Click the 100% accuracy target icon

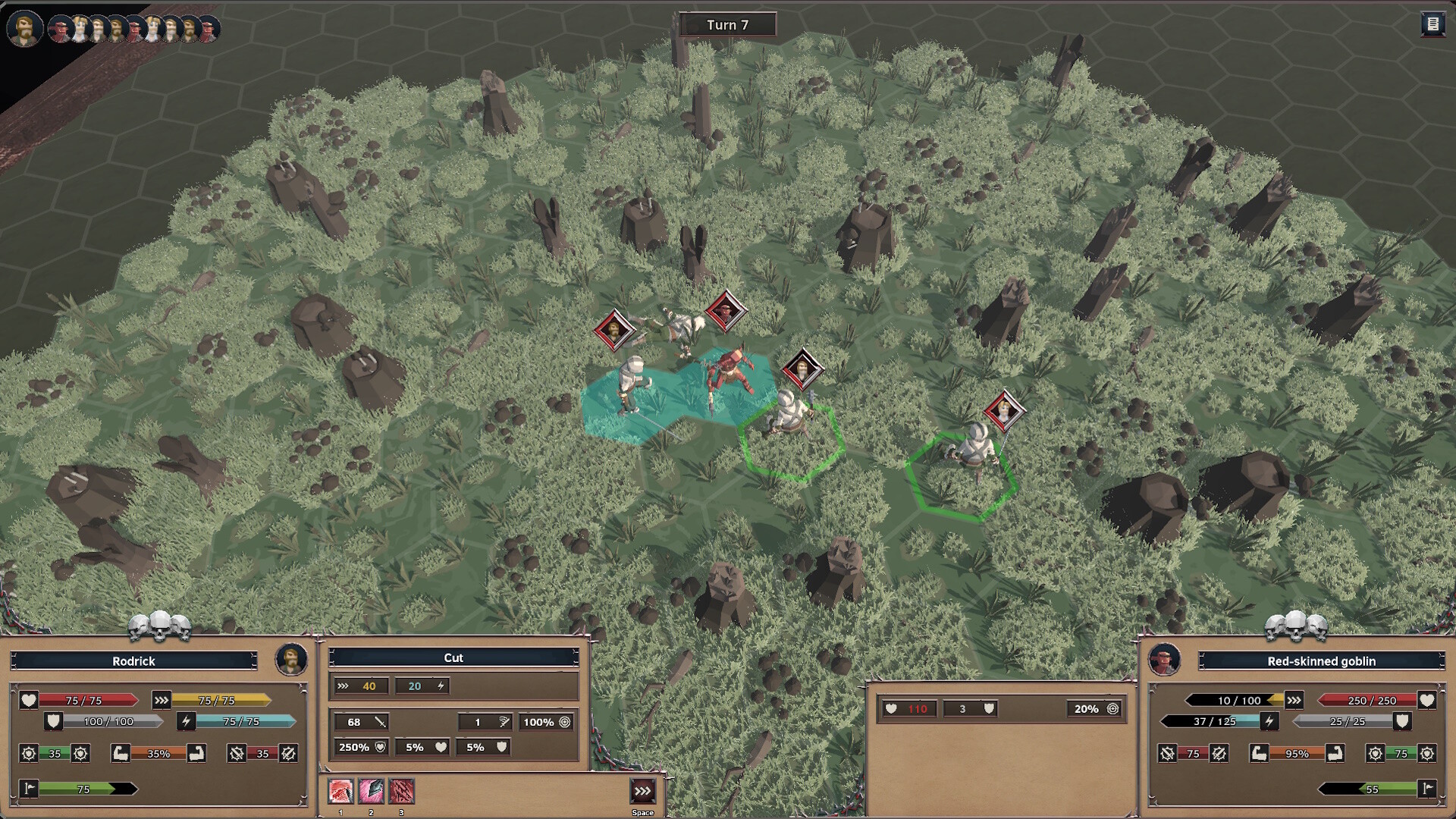tap(564, 722)
